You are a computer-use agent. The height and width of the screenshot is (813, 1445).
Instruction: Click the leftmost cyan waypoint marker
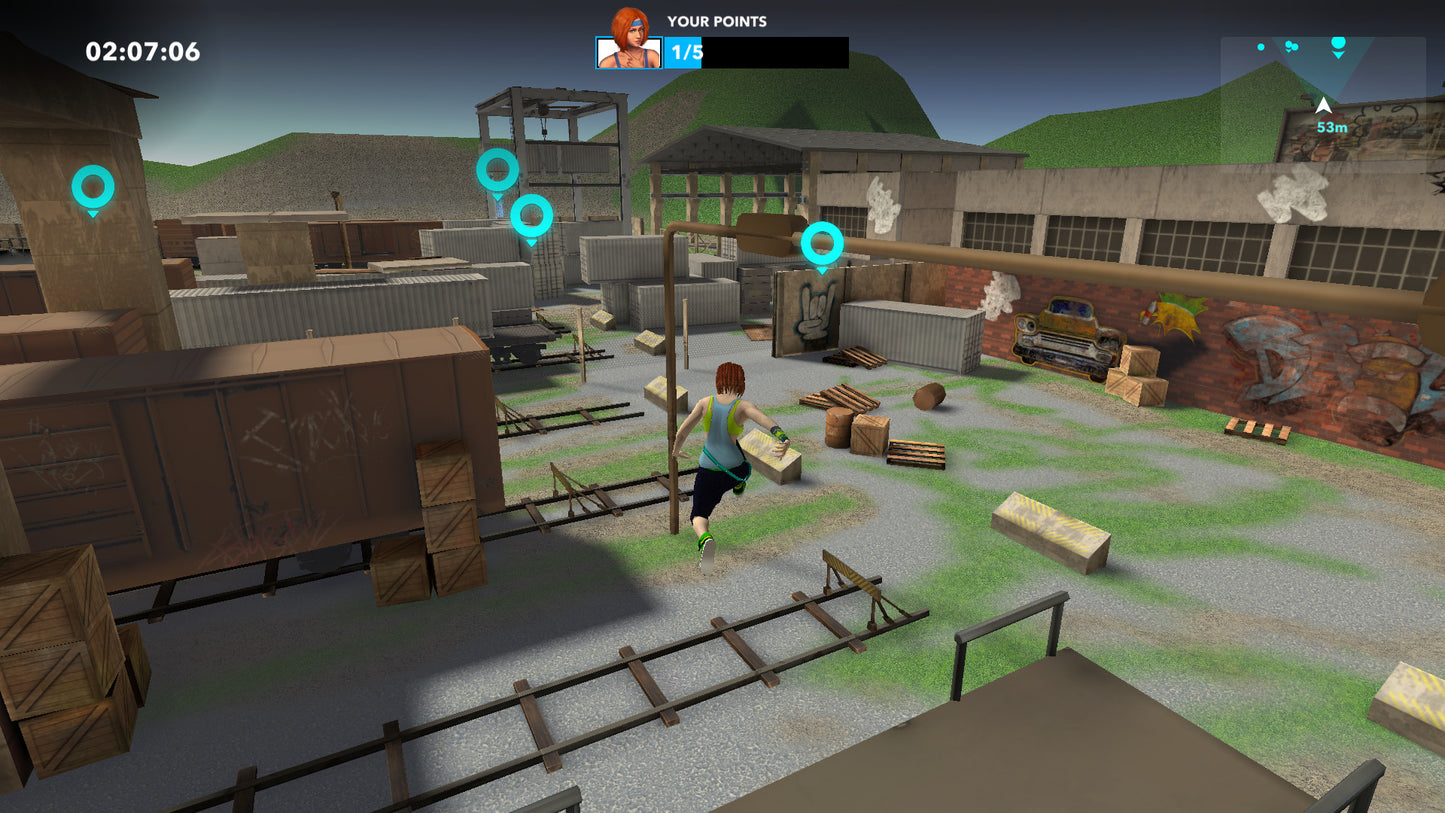93,184
